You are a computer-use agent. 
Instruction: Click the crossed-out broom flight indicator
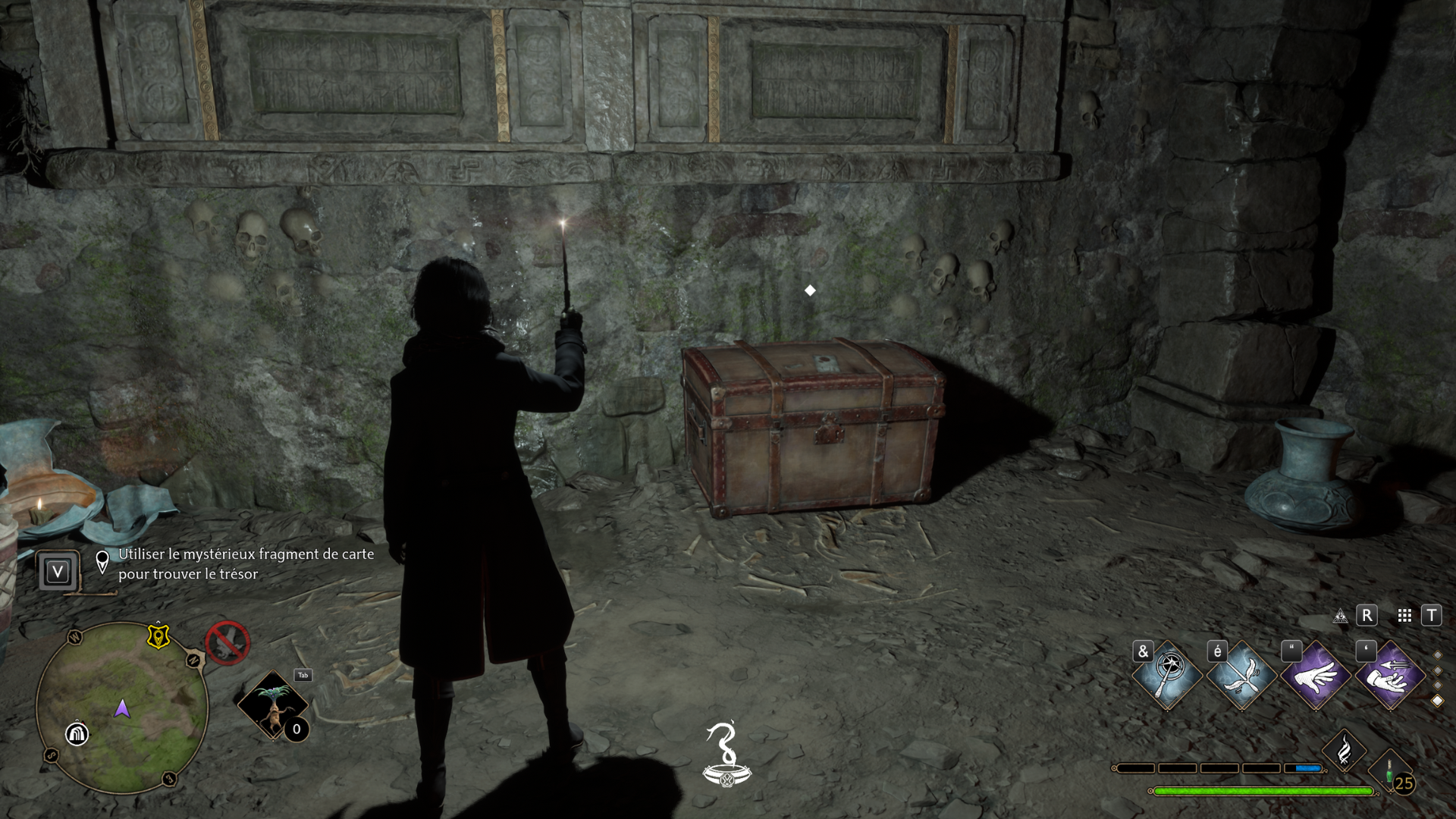pyautogui.click(x=228, y=644)
